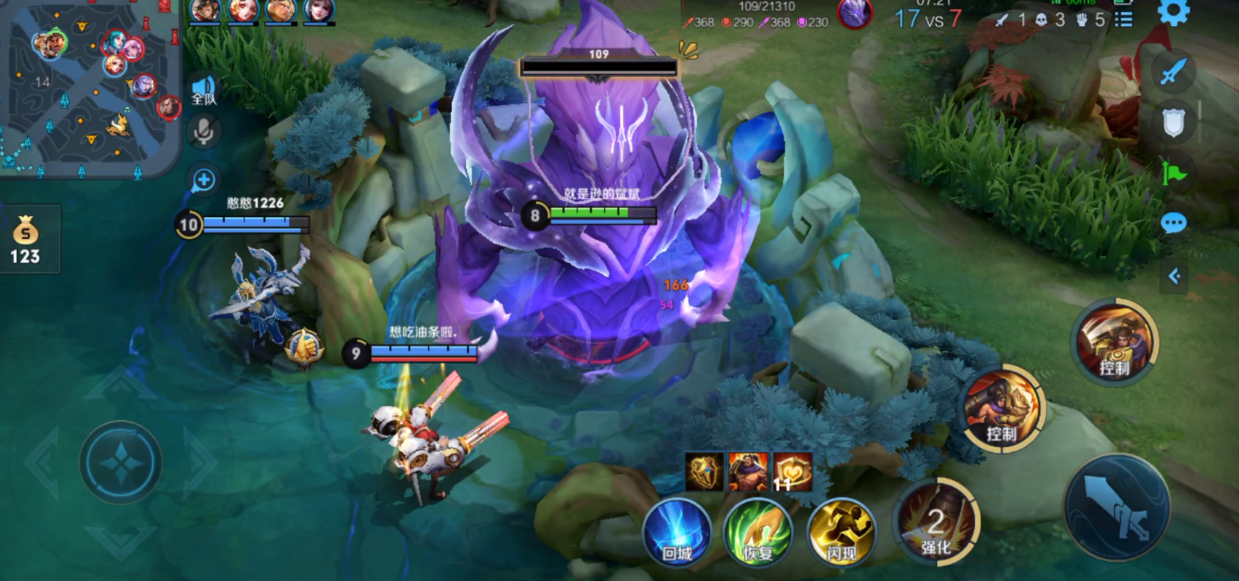Open the gold shop showing 123

click(x=26, y=240)
